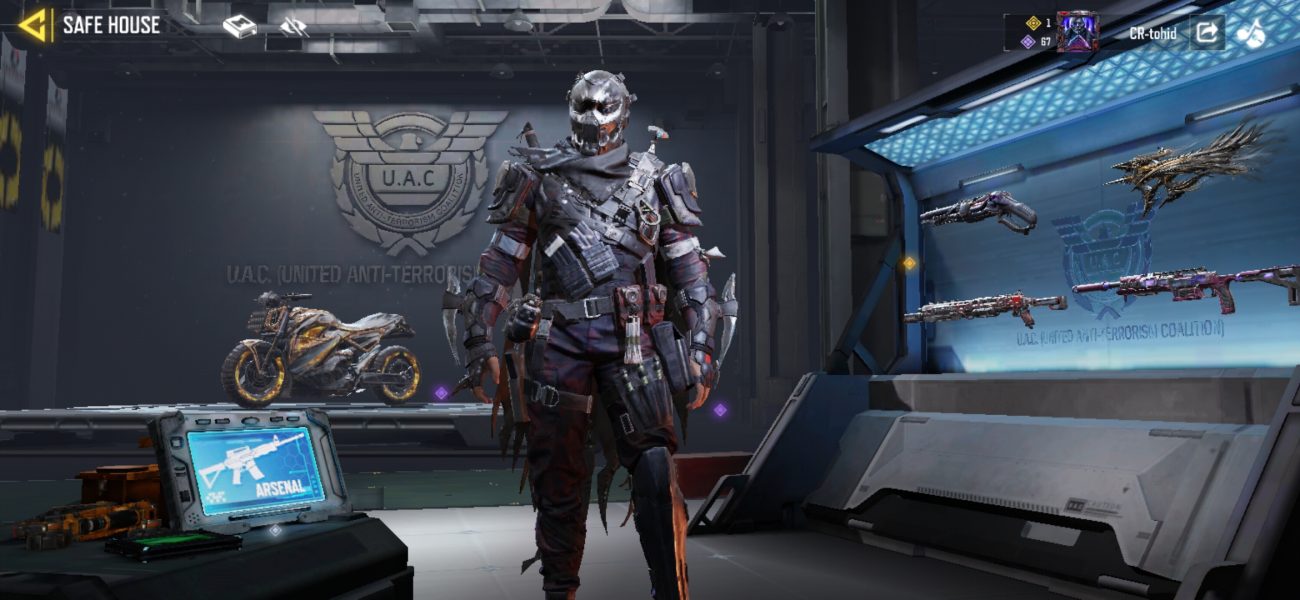Viewport: 1300px width, 600px height.
Task: Open the CR-tohid player avatar
Action: coord(1077,32)
